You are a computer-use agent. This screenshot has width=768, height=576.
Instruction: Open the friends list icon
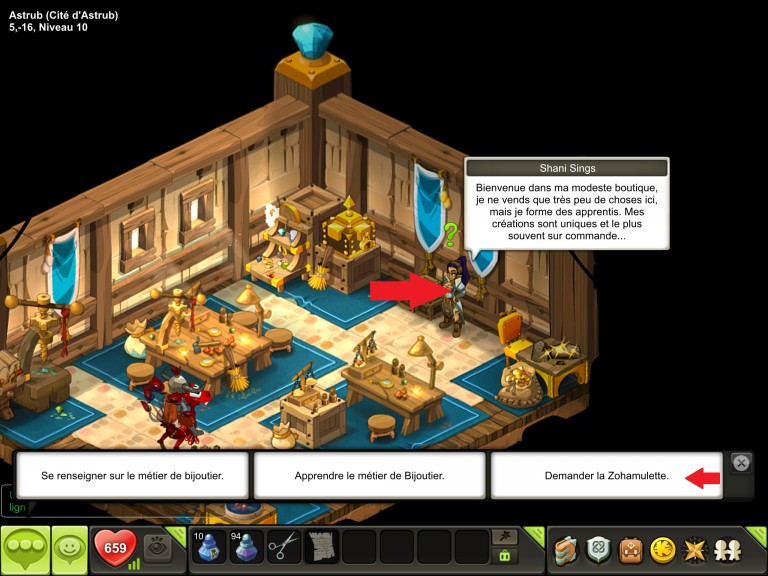pos(726,549)
